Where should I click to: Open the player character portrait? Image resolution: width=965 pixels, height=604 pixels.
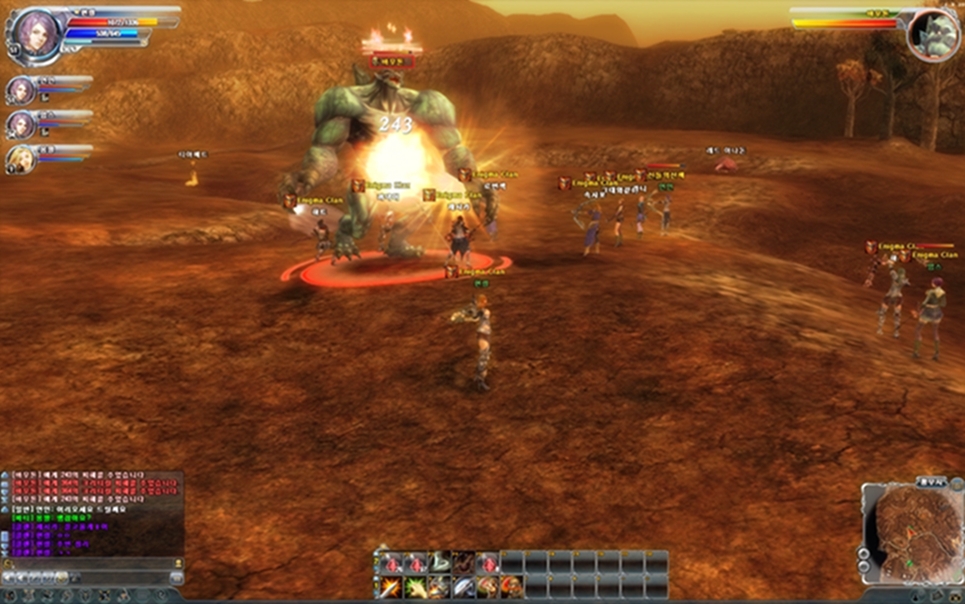coord(34,32)
